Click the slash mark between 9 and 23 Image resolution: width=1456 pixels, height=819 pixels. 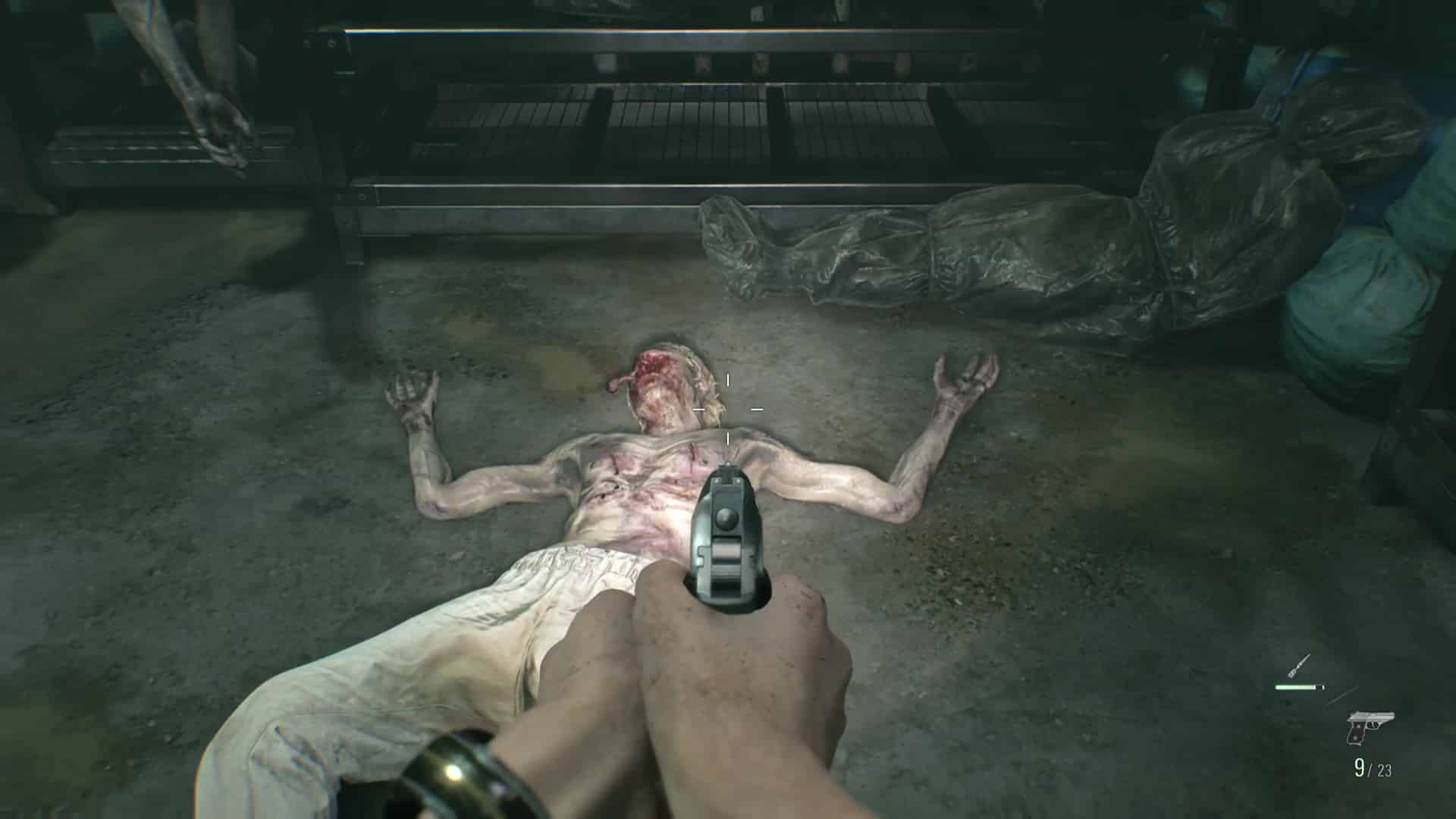[1370, 769]
